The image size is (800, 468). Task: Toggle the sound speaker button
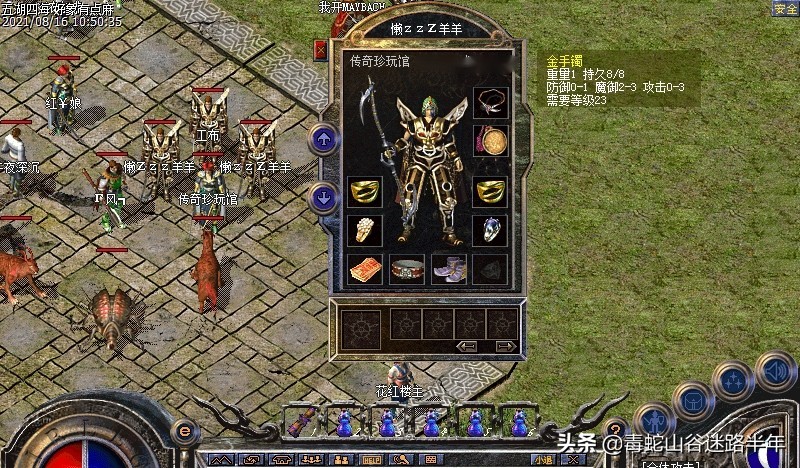pos(776,370)
